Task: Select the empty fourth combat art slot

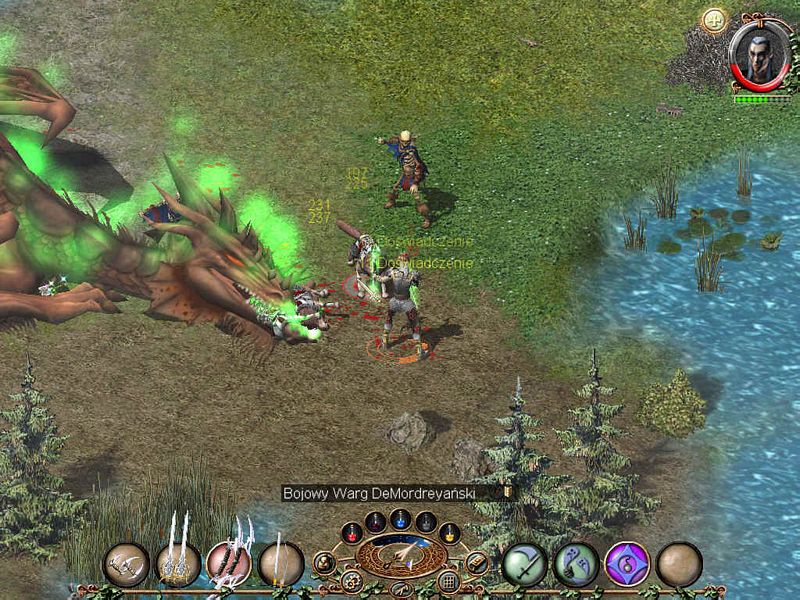Action: coord(679,564)
